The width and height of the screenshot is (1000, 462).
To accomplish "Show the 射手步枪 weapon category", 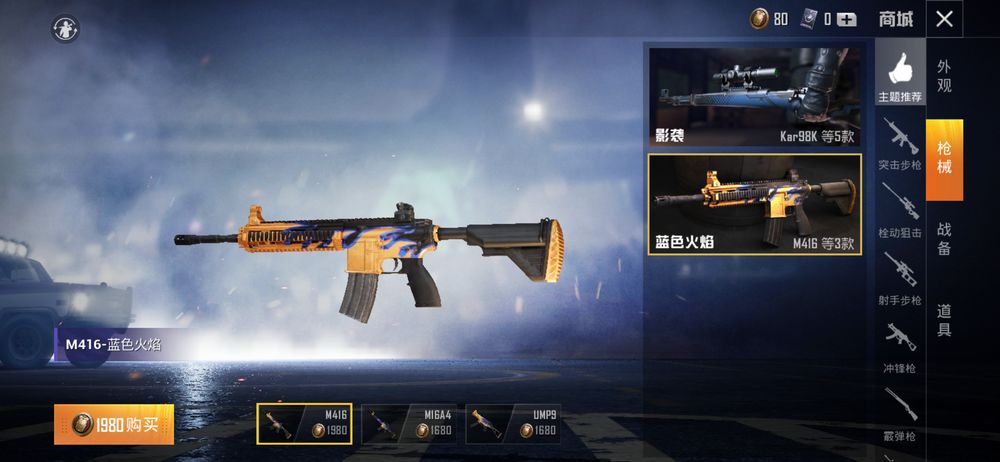I will (900, 278).
